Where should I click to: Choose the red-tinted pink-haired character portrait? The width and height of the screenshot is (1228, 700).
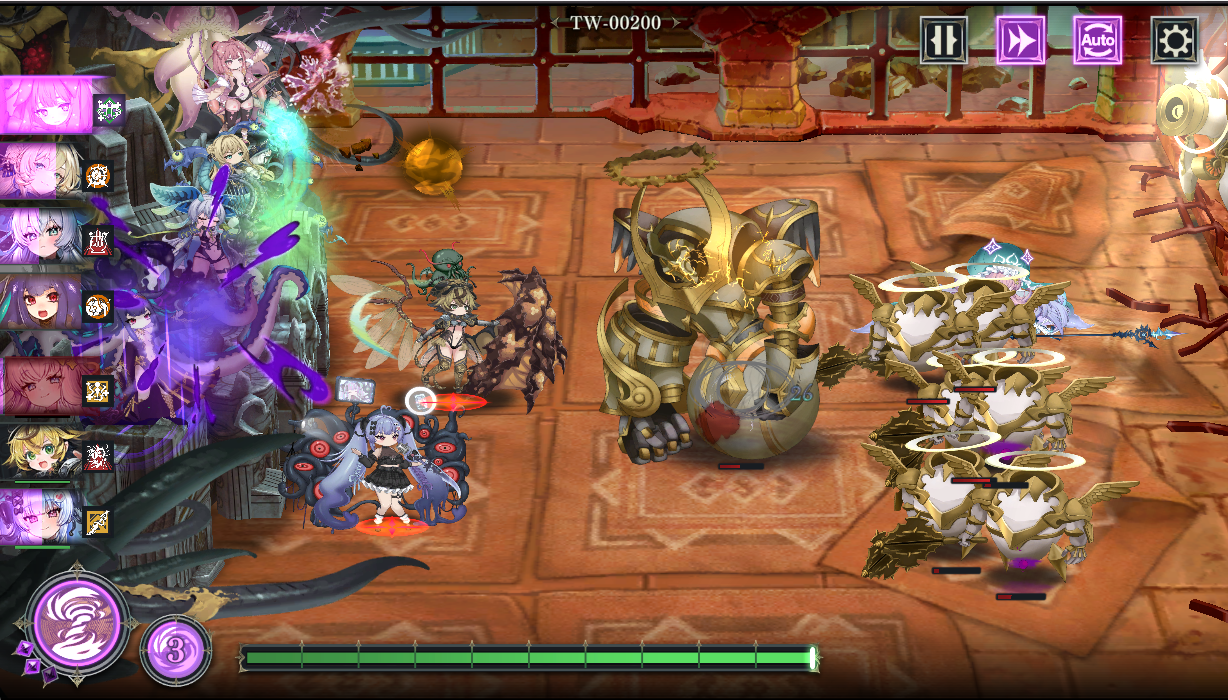click(x=41, y=386)
